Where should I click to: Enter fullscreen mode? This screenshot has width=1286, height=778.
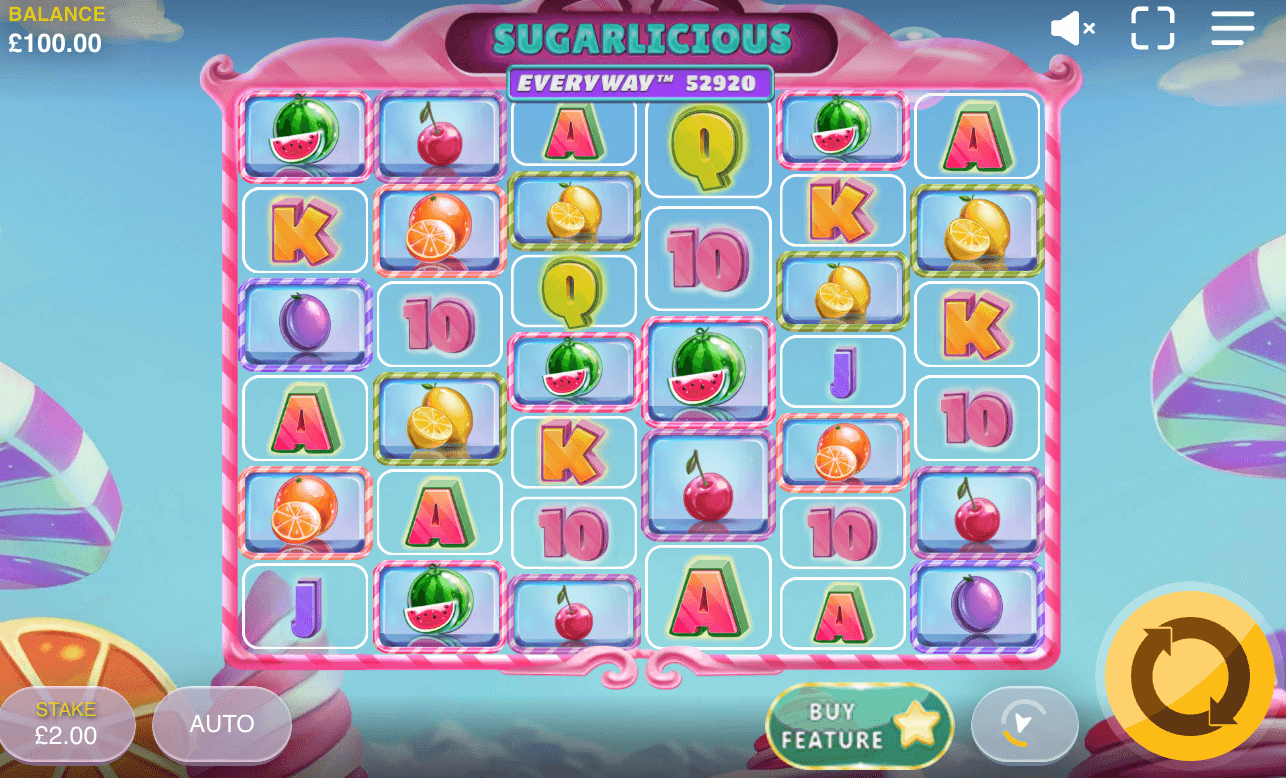click(1152, 28)
